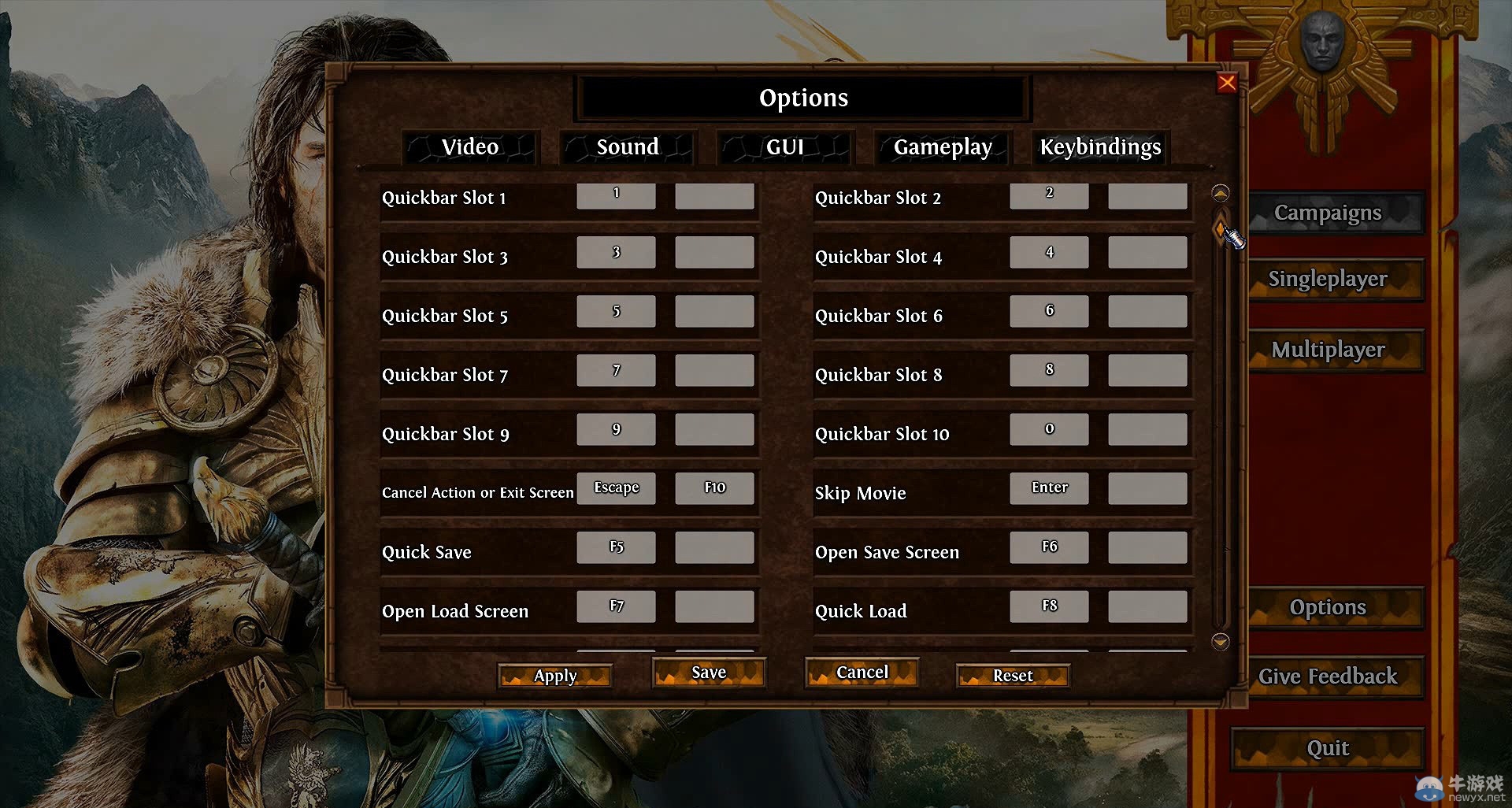The height and width of the screenshot is (808, 1512).
Task: Edit the F10 secondary binding for Exit Screen
Action: pyautogui.click(x=713, y=487)
